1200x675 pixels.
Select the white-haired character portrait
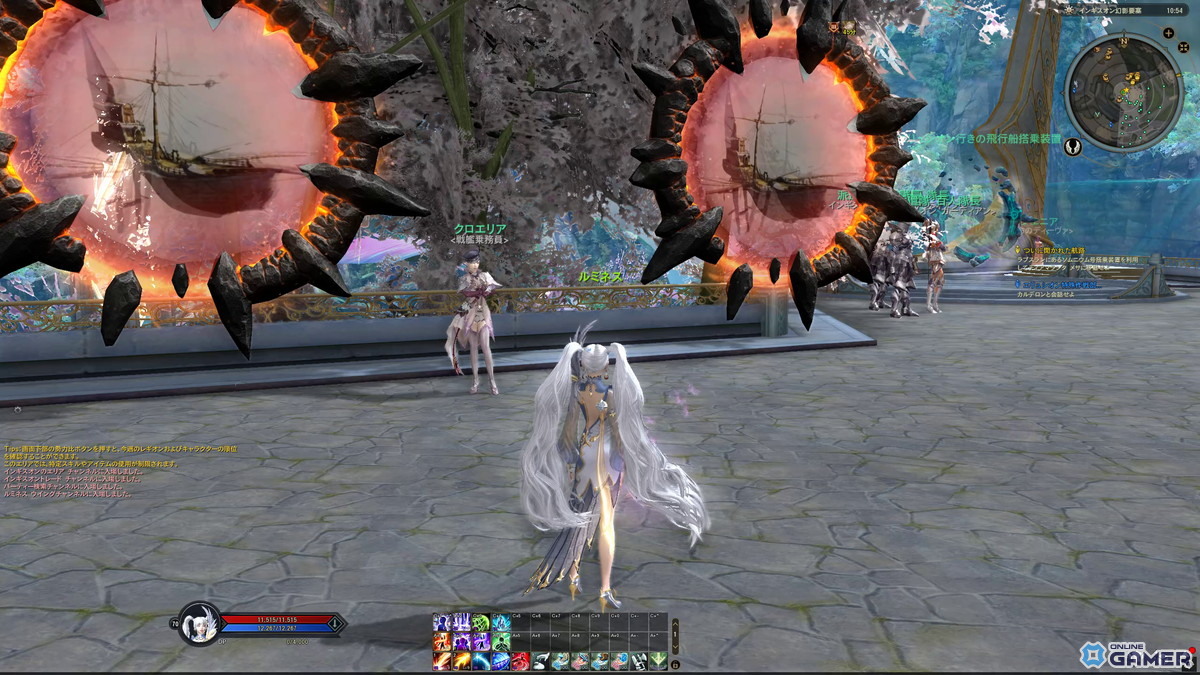tap(198, 623)
